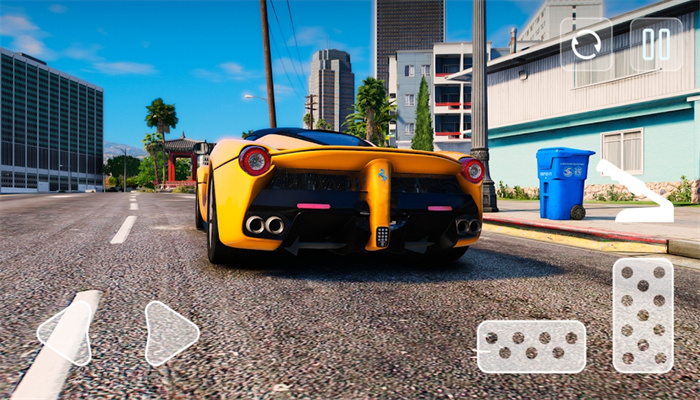This screenshot has height=400, width=700.
Task: Pause the game
Action: (x=656, y=44)
